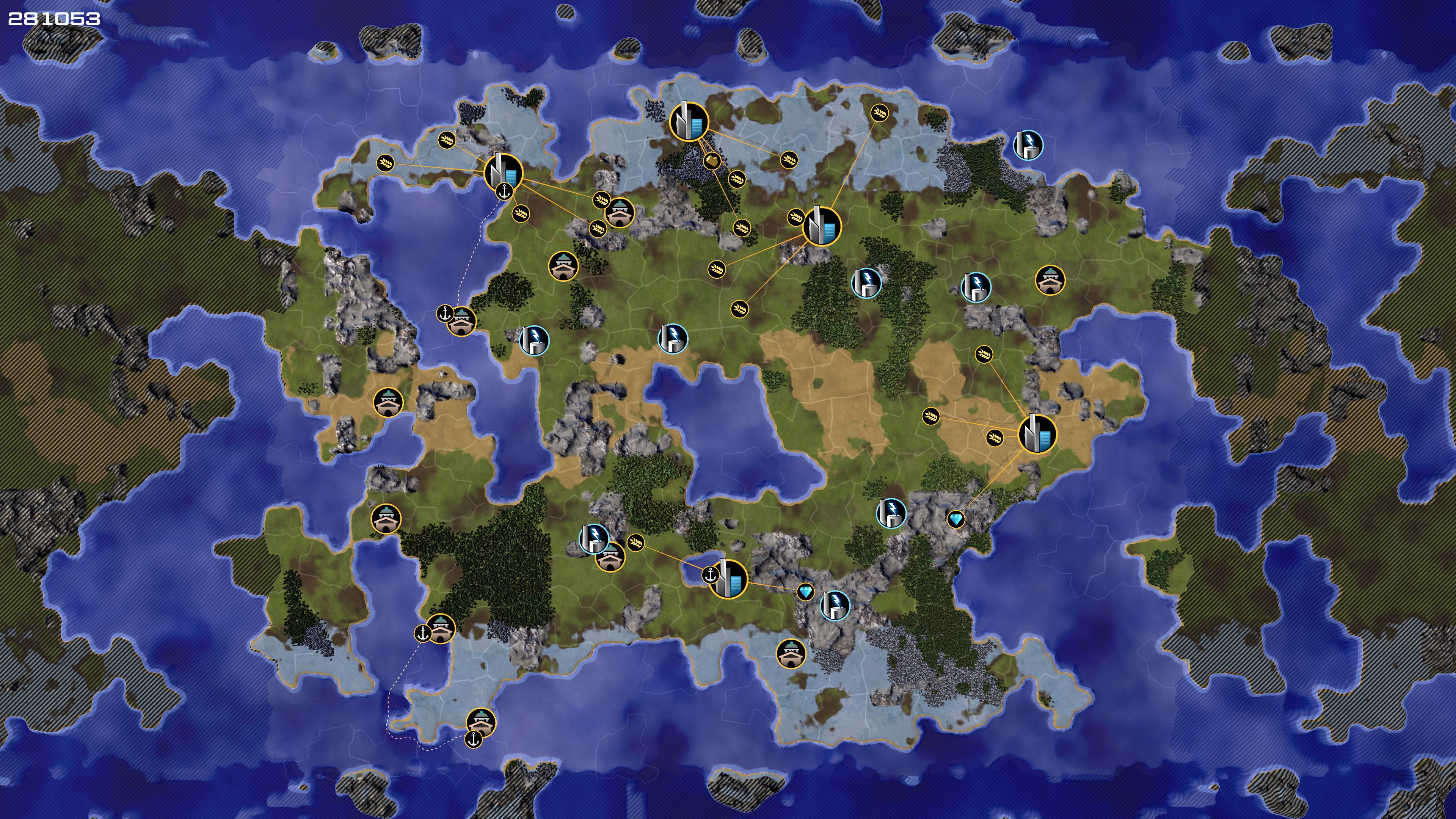
Task: Pick the diamond marker linked to the harborless city
Action: 955,519
